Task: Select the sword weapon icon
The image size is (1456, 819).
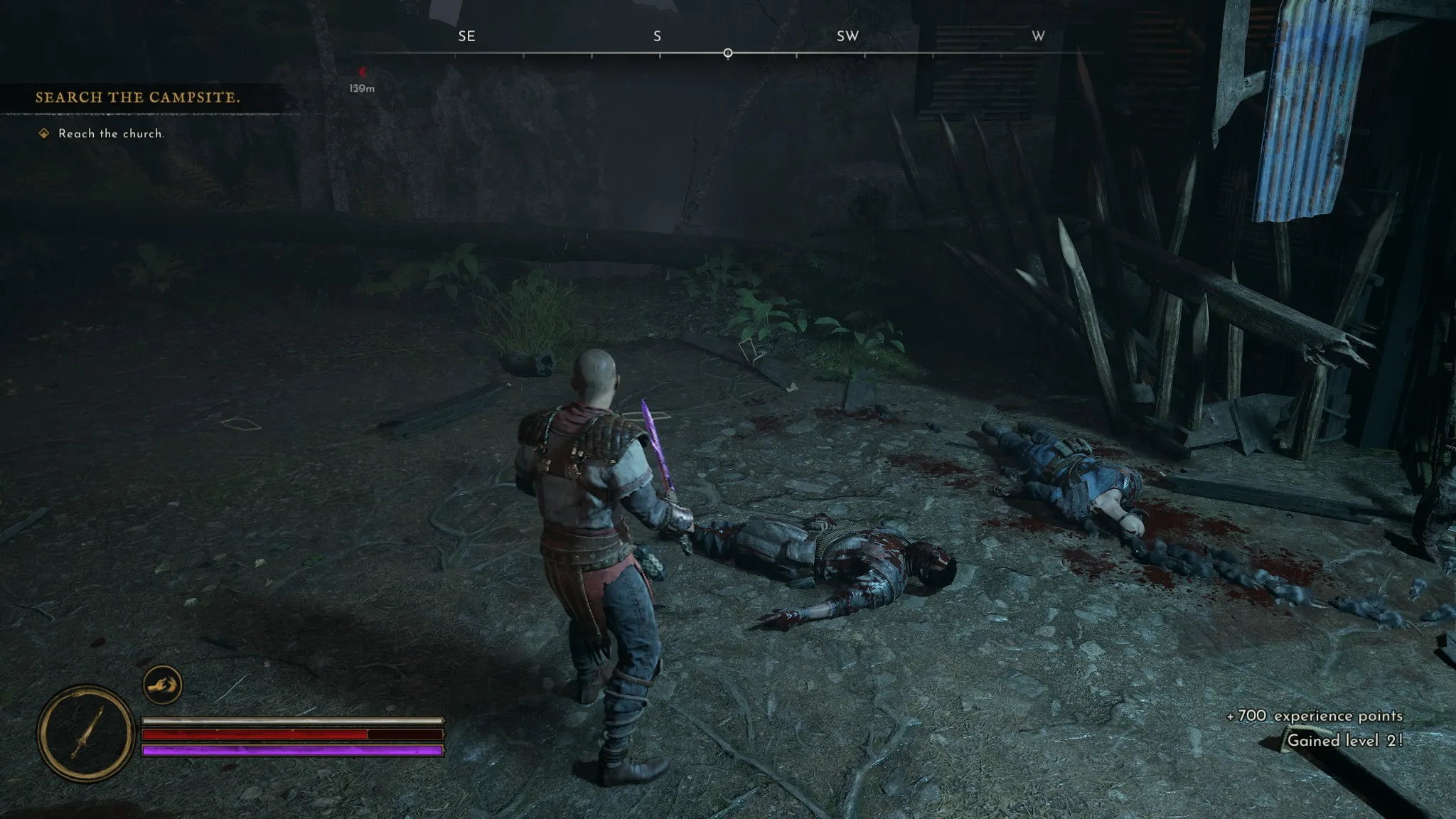Action: (x=86, y=732)
